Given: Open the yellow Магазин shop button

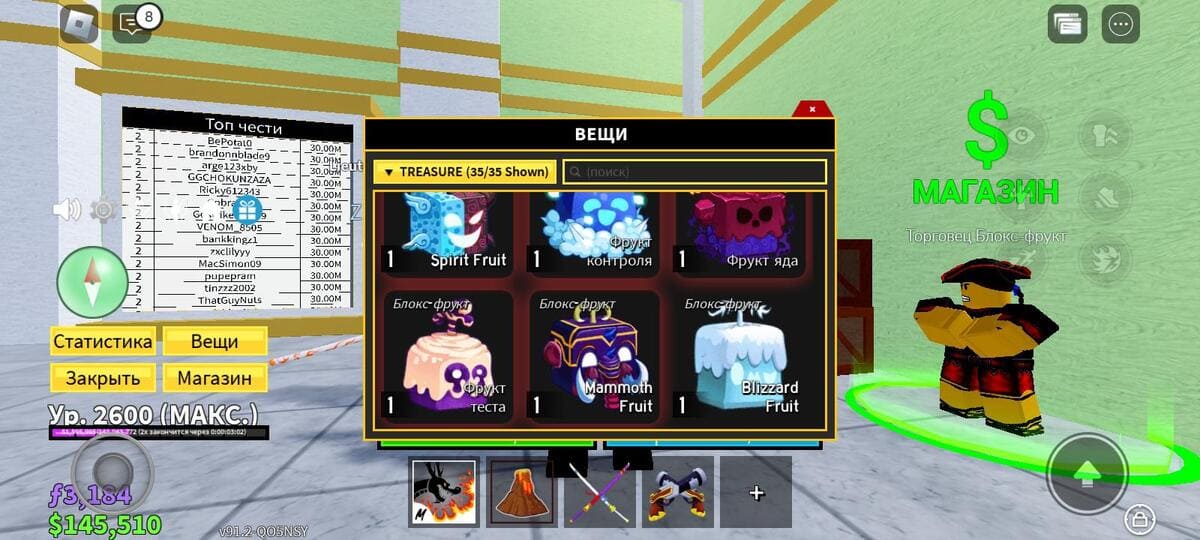Looking at the screenshot, I should 215,378.
